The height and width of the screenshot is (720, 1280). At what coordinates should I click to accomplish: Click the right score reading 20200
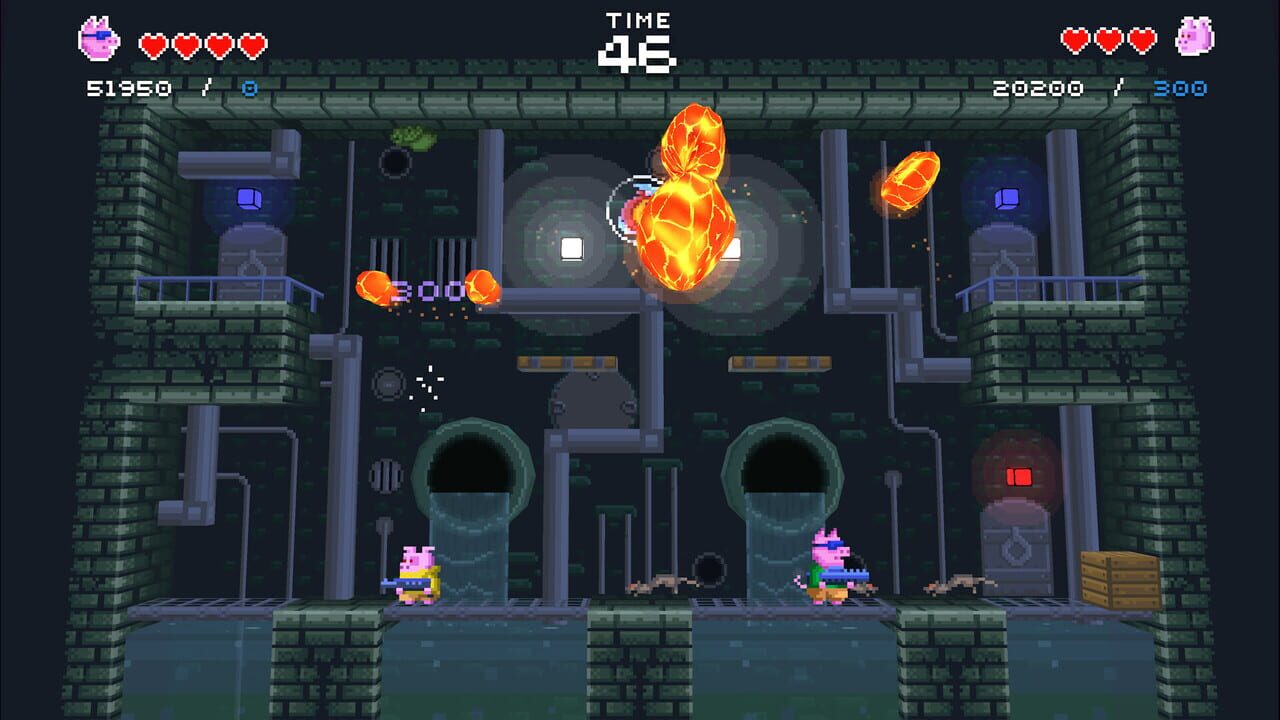[x=1036, y=87]
